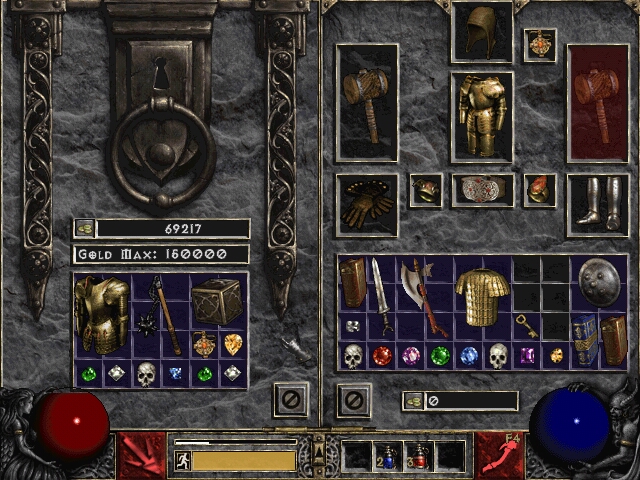
Task: Click the inventory gold drop button
Action: pyautogui.click(x=412, y=401)
